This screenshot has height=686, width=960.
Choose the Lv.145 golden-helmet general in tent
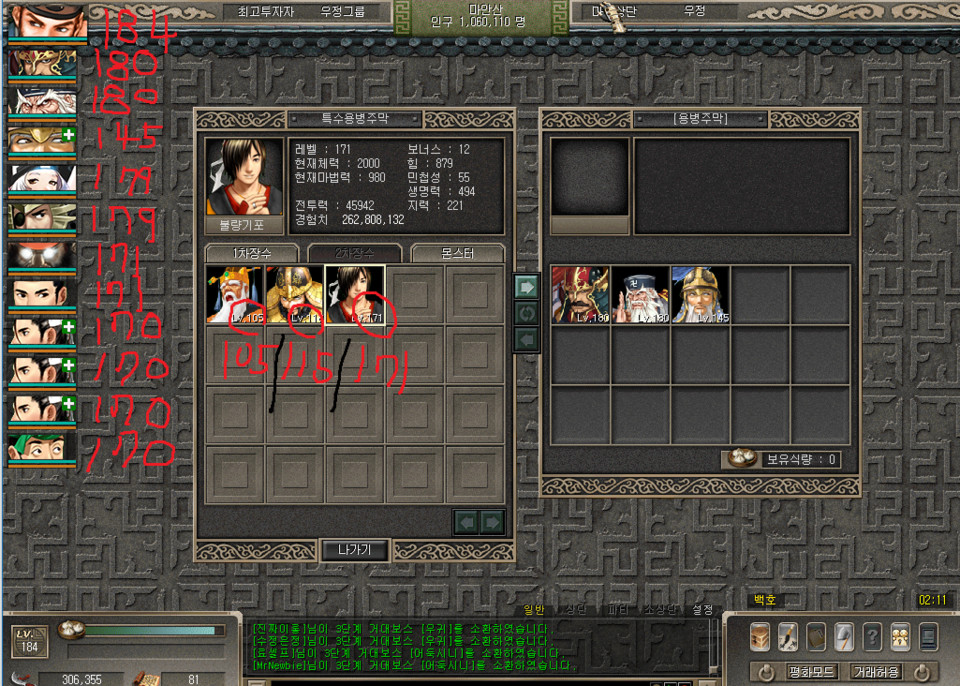(700, 295)
